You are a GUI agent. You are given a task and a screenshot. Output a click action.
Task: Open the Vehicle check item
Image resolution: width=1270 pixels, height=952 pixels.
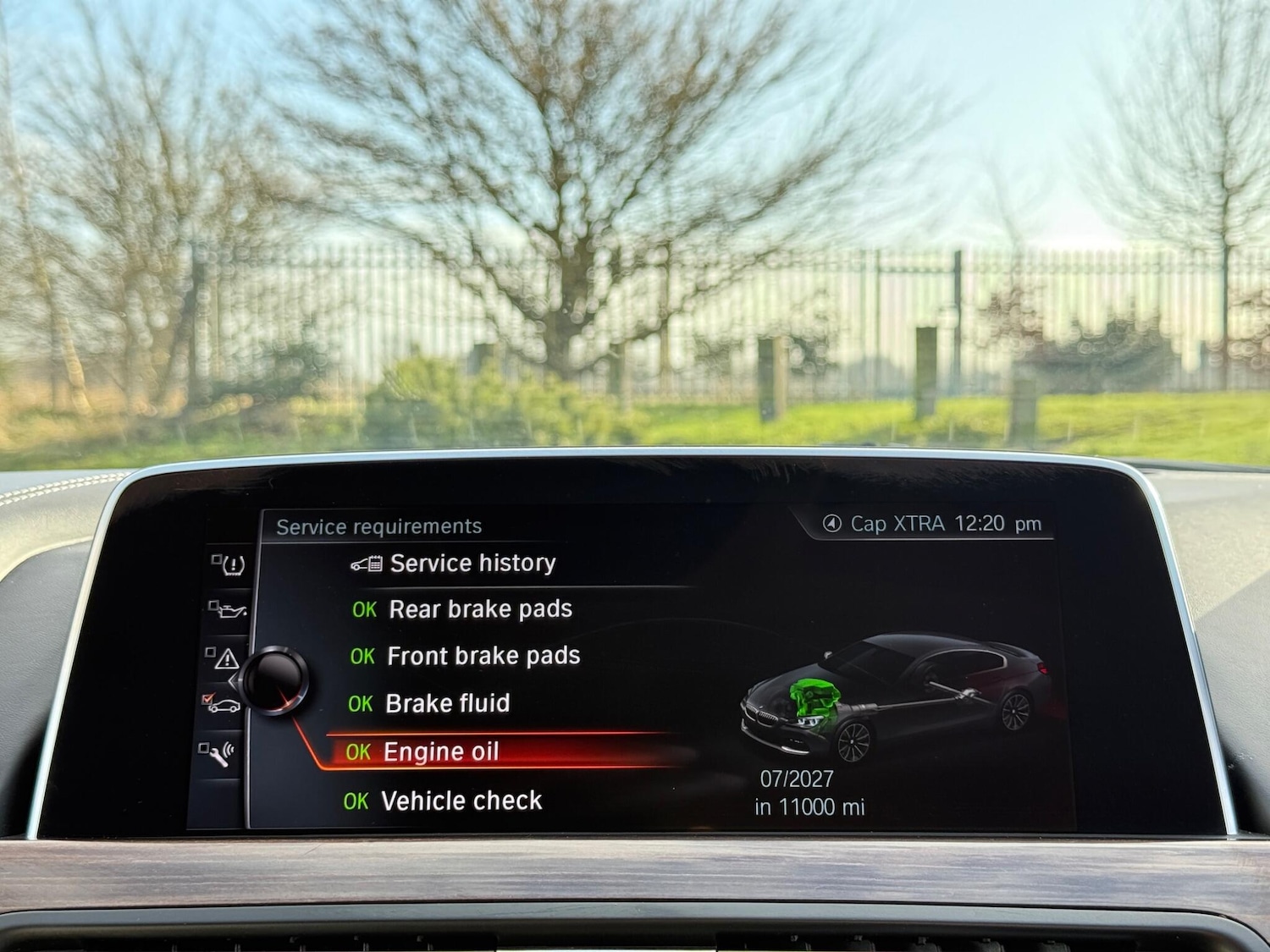462,800
